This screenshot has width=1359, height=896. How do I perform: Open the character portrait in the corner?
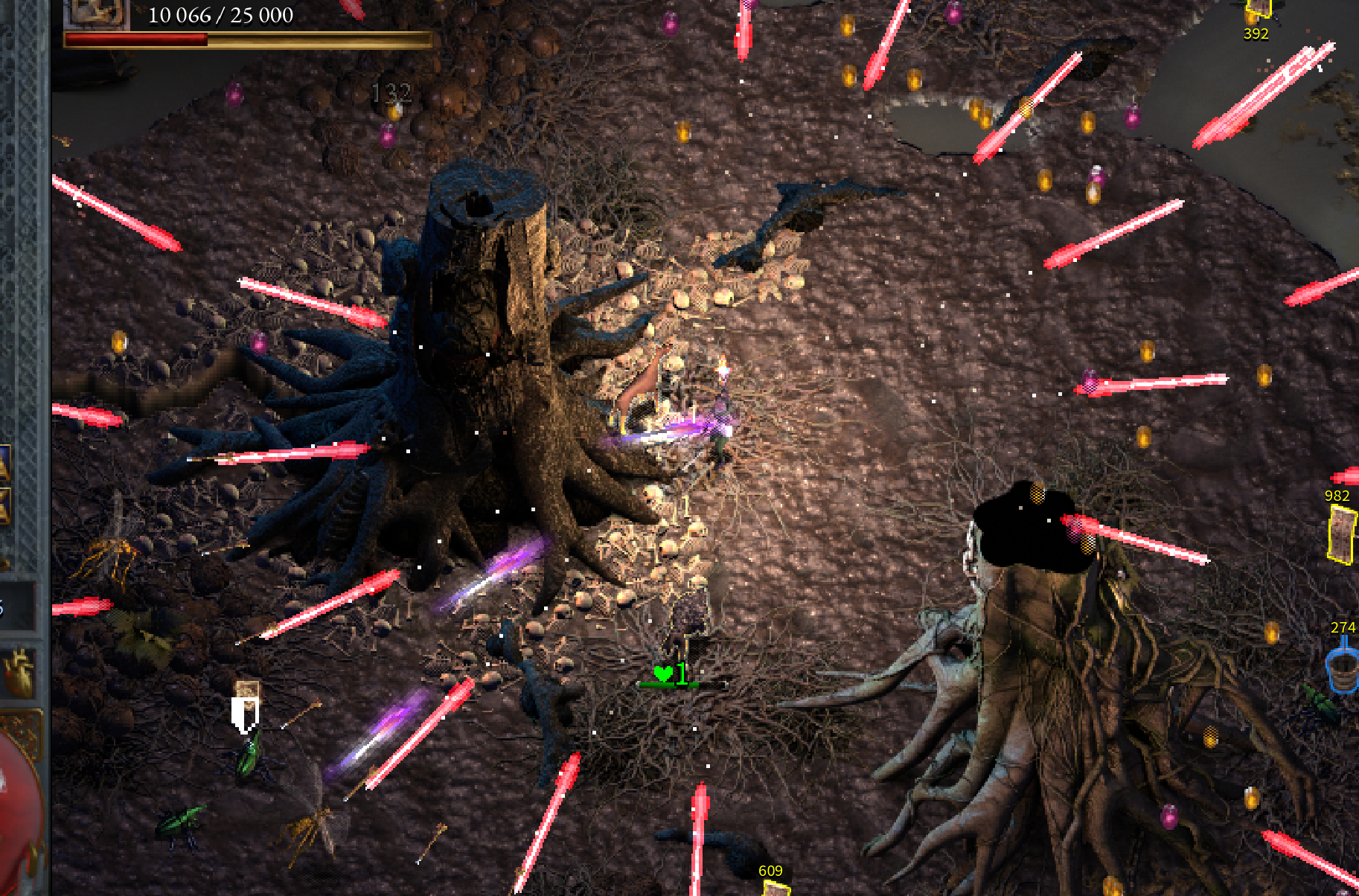pos(97,13)
